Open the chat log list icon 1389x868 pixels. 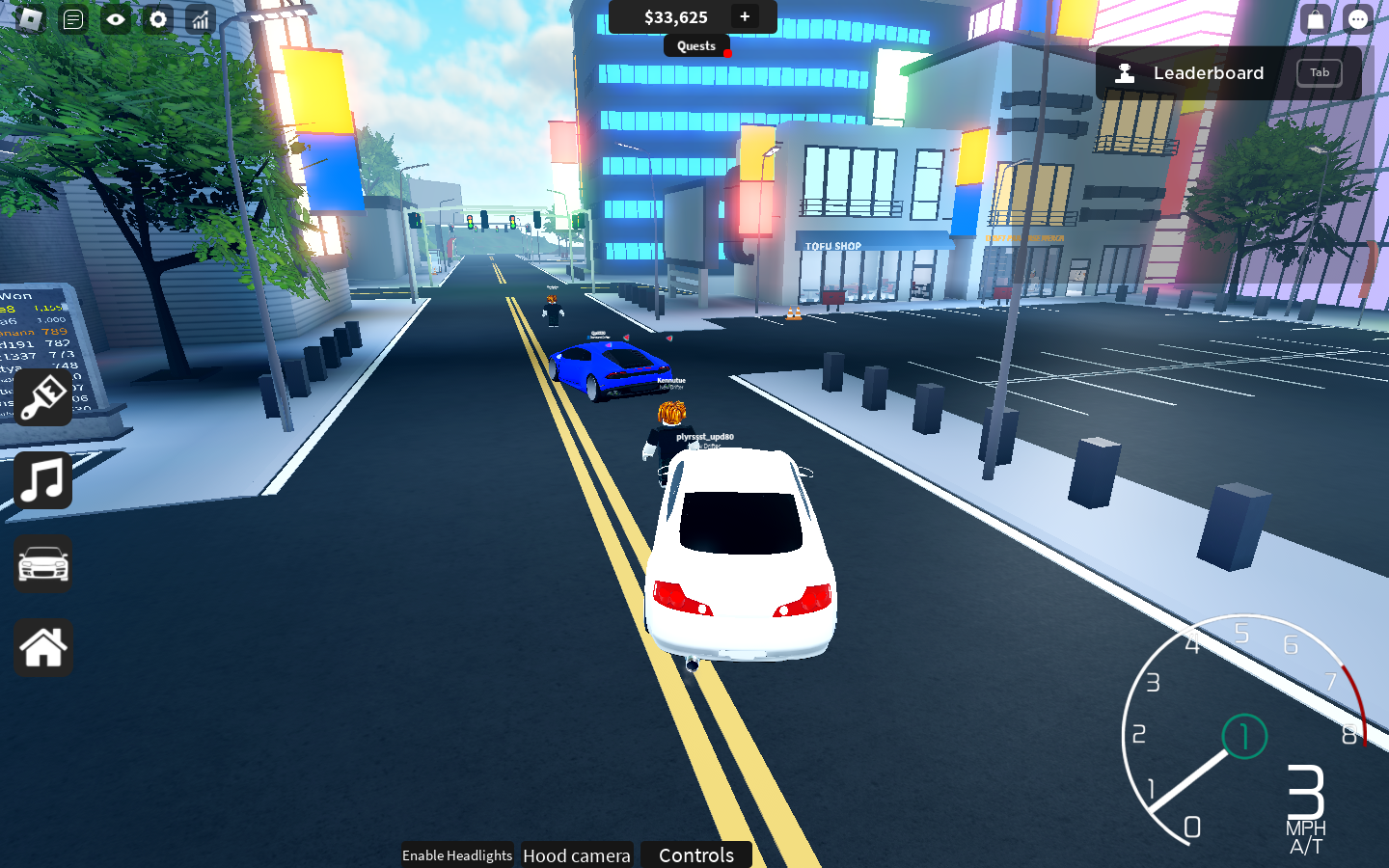[x=73, y=19]
